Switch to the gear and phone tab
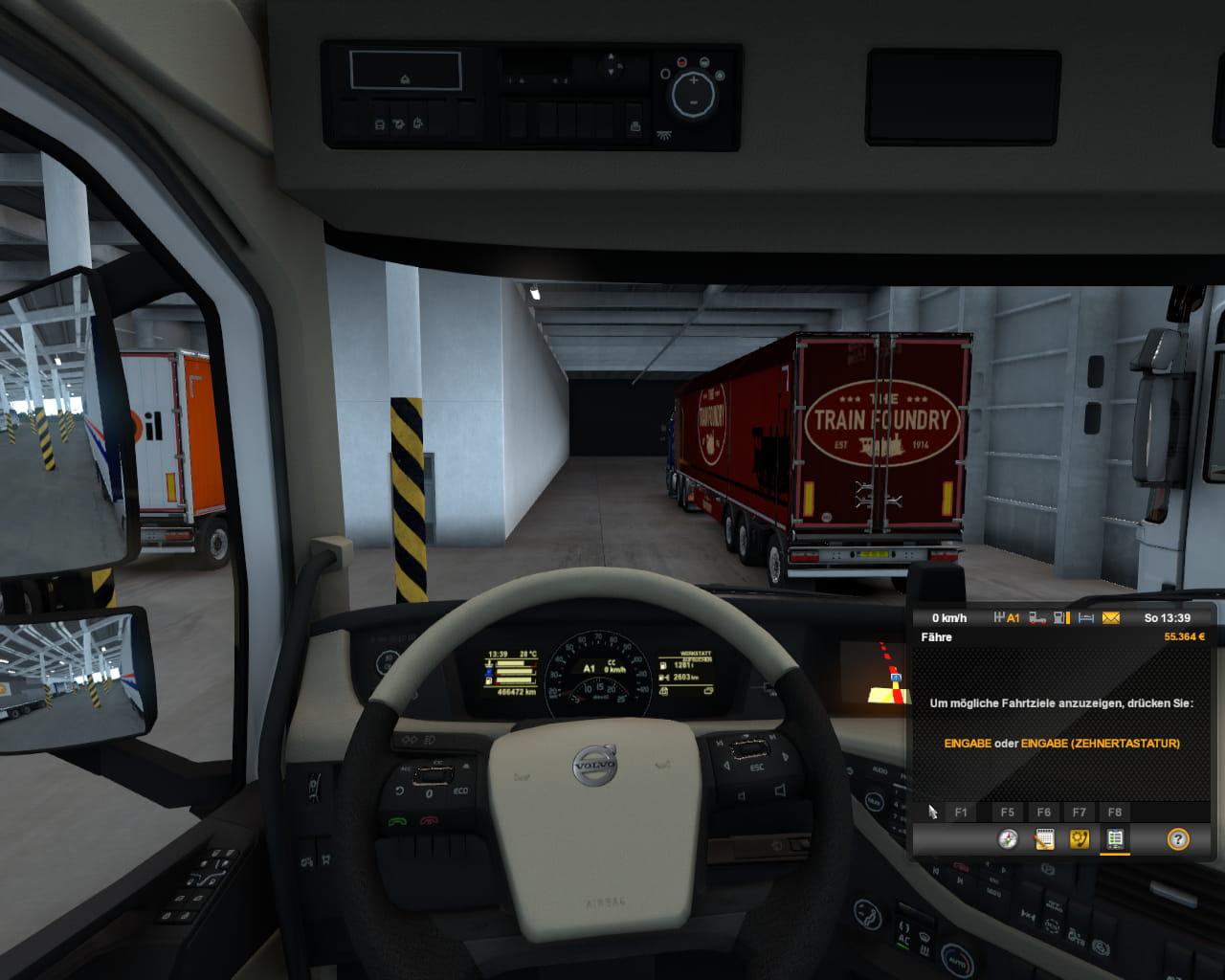The height and width of the screenshot is (980, 1225). coord(1080,839)
